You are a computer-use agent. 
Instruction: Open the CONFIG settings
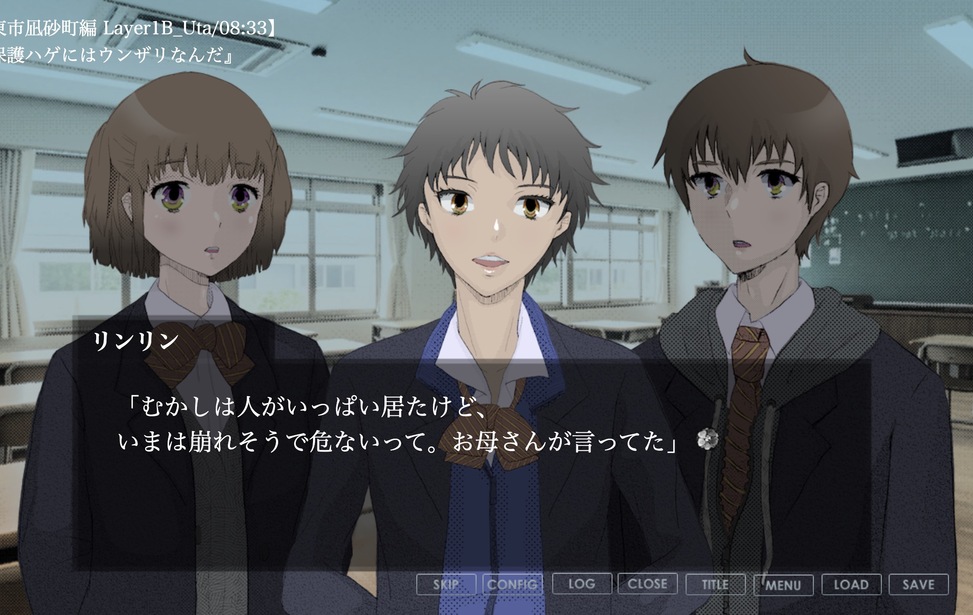click(513, 584)
